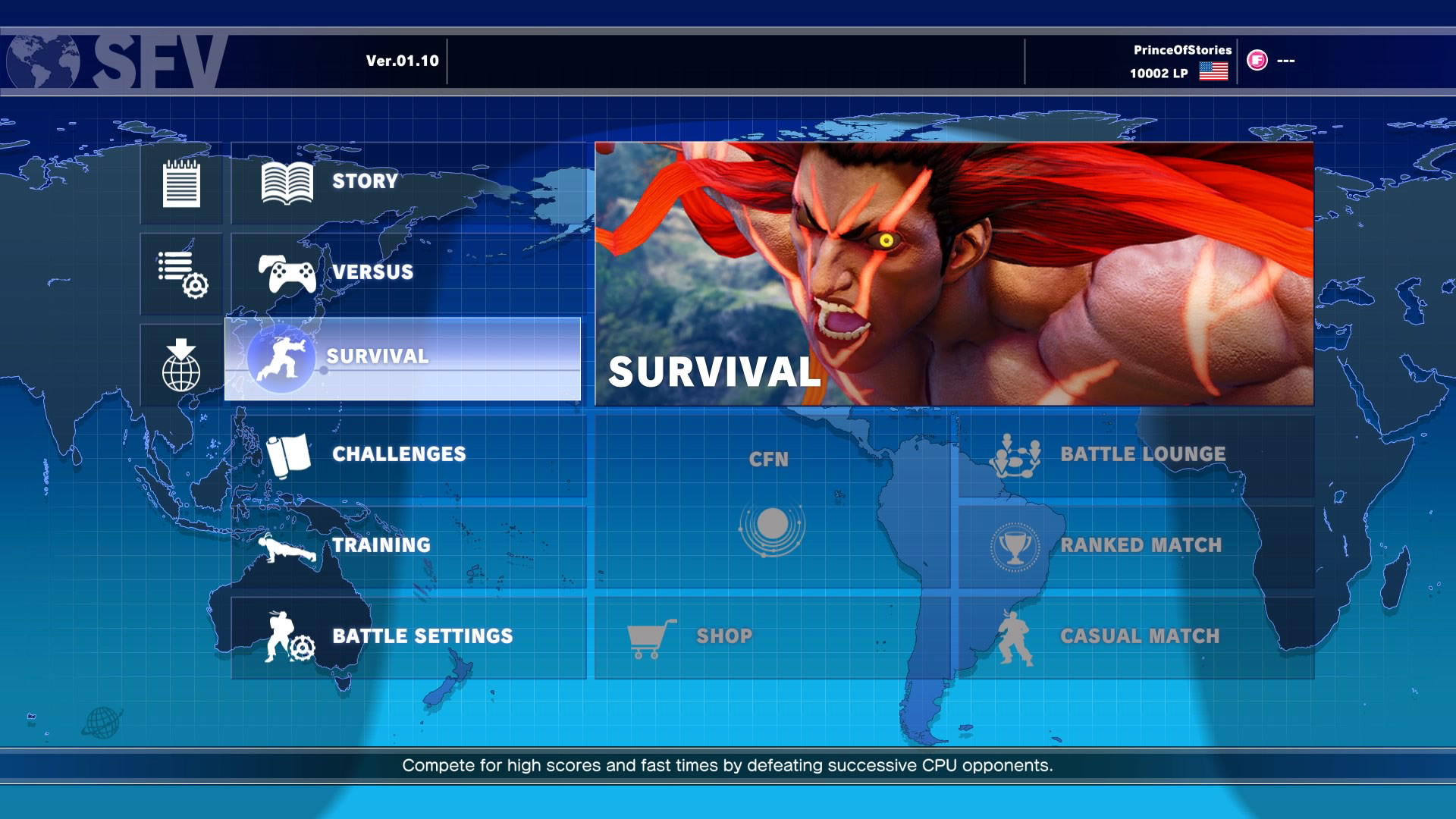Select the download globe sidebar icon
Screen dimensions: 1456x819
(180, 364)
